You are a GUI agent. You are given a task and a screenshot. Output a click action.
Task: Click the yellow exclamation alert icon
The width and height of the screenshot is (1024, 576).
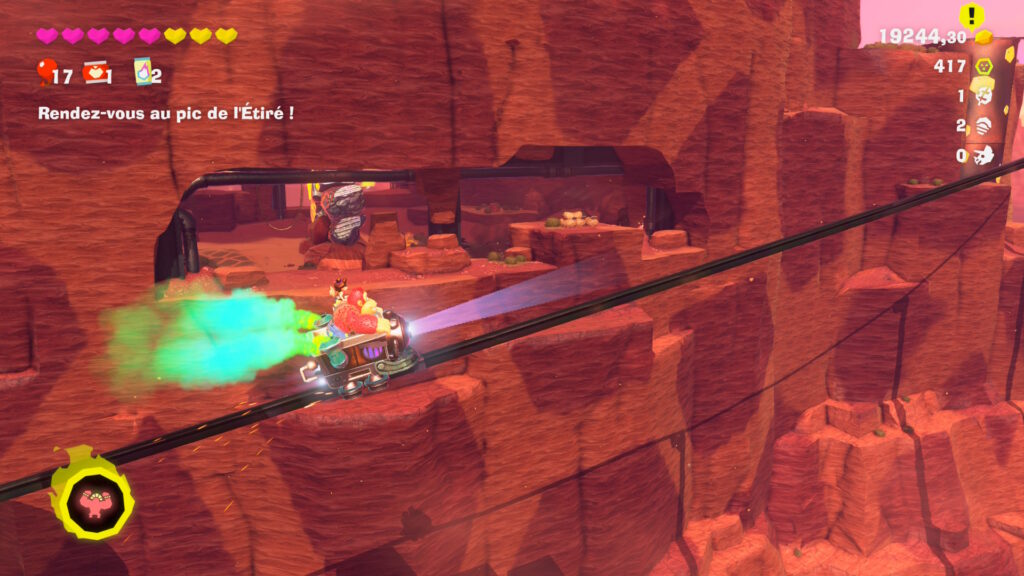coord(972,15)
